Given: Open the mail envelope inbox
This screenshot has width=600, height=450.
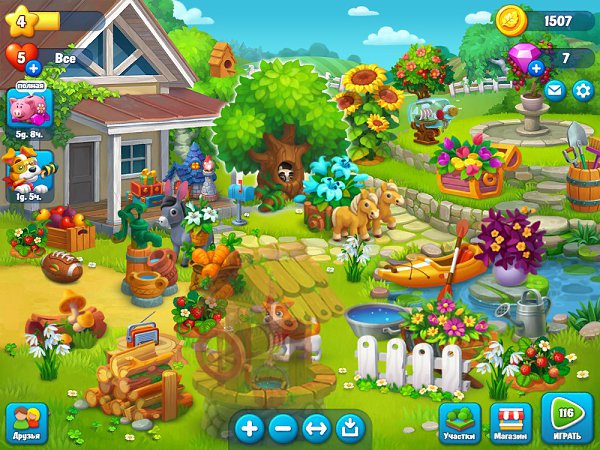Looking at the screenshot, I should pyautogui.click(x=555, y=90).
